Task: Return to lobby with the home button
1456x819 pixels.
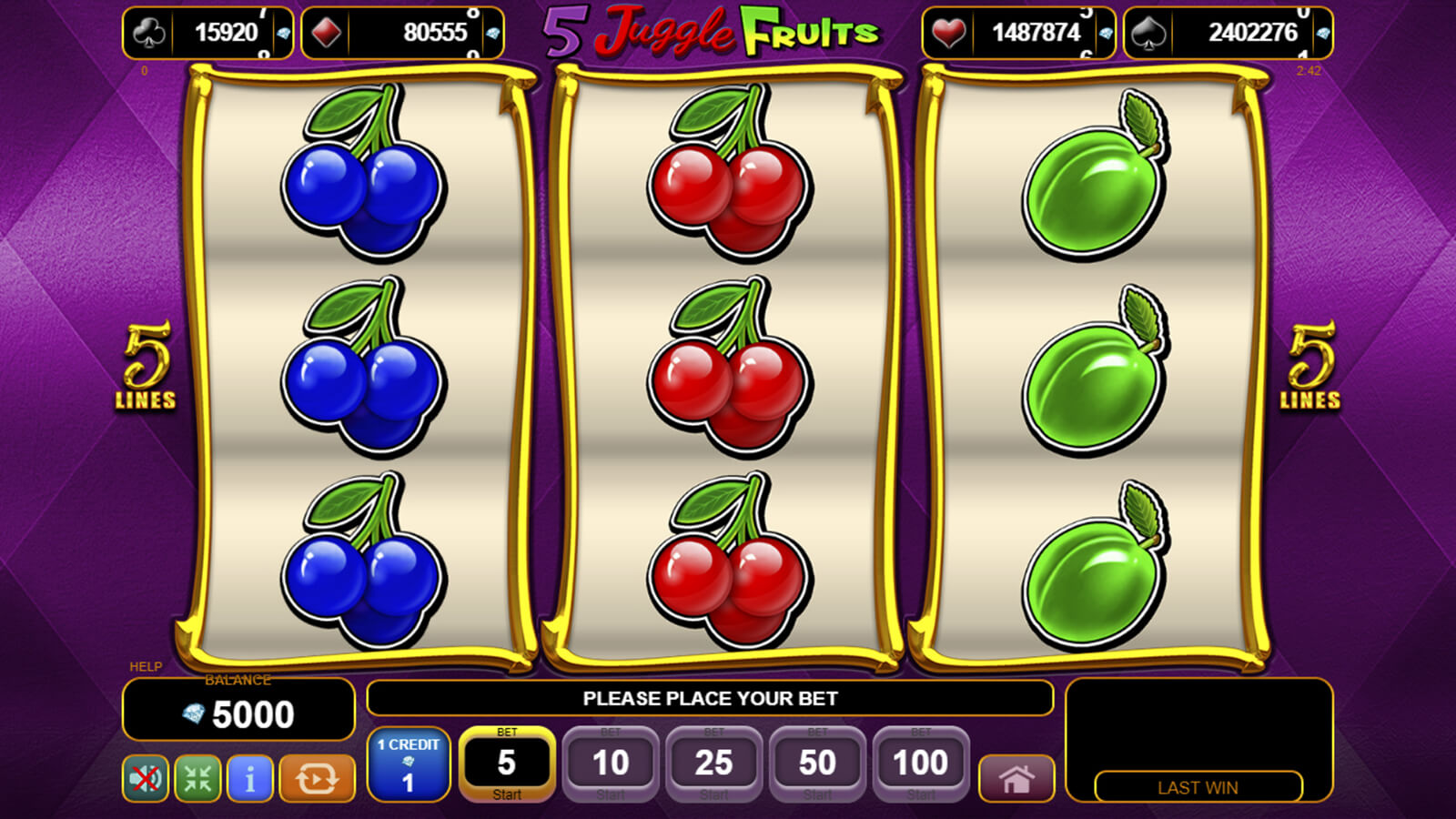Action: click(1016, 779)
